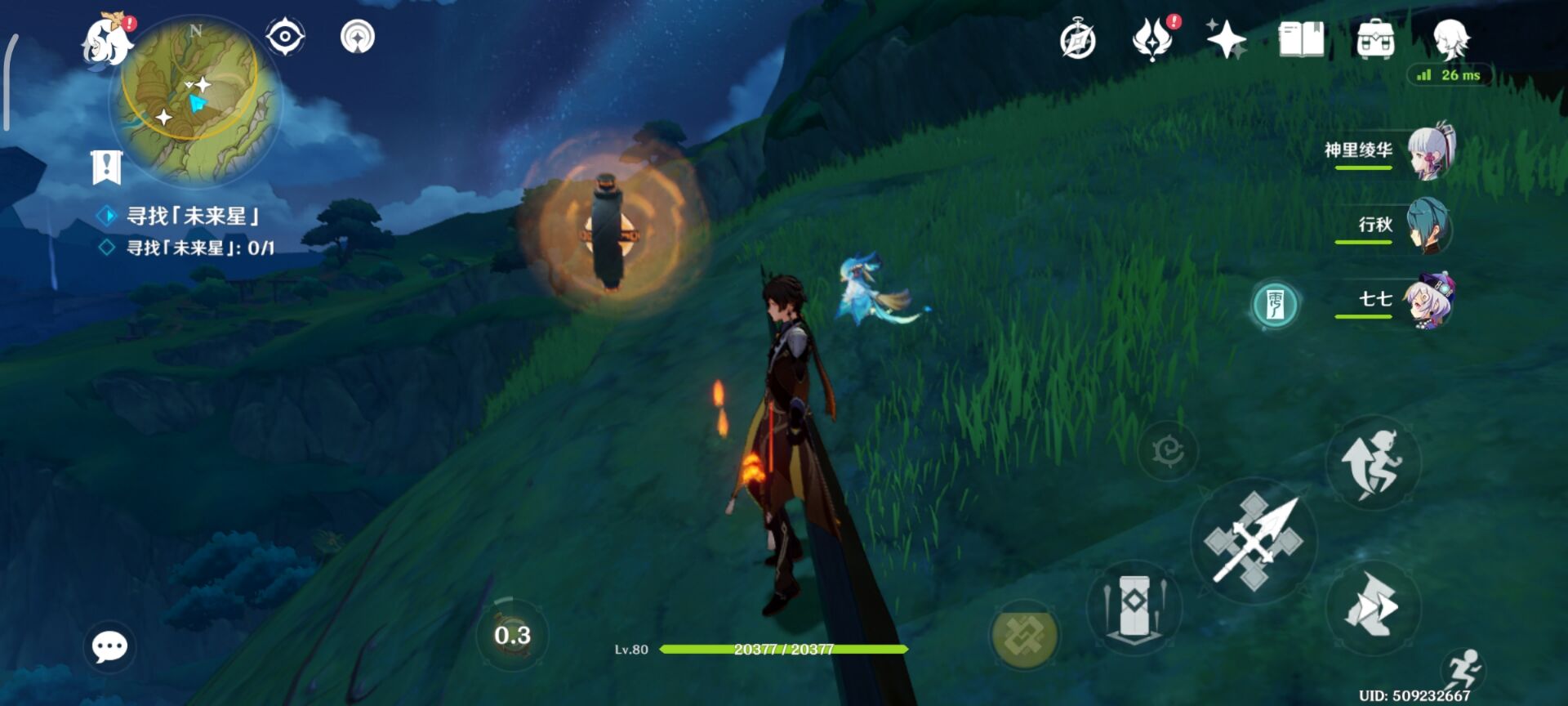Tap the jump button
This screenshot has height=706, width=1568.
point(1372,462)
